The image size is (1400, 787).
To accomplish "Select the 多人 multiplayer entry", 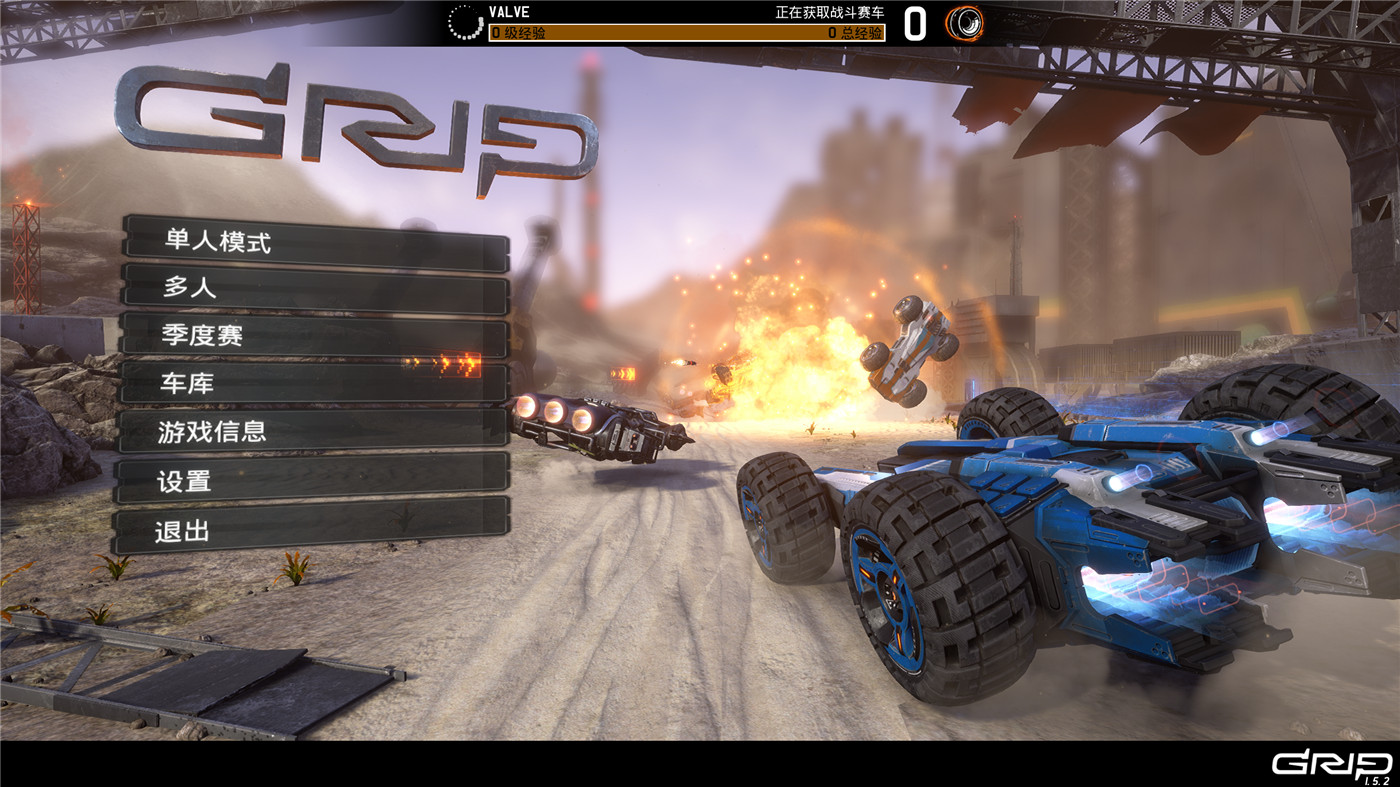I will pyautogui.click(x=316, y=289).
